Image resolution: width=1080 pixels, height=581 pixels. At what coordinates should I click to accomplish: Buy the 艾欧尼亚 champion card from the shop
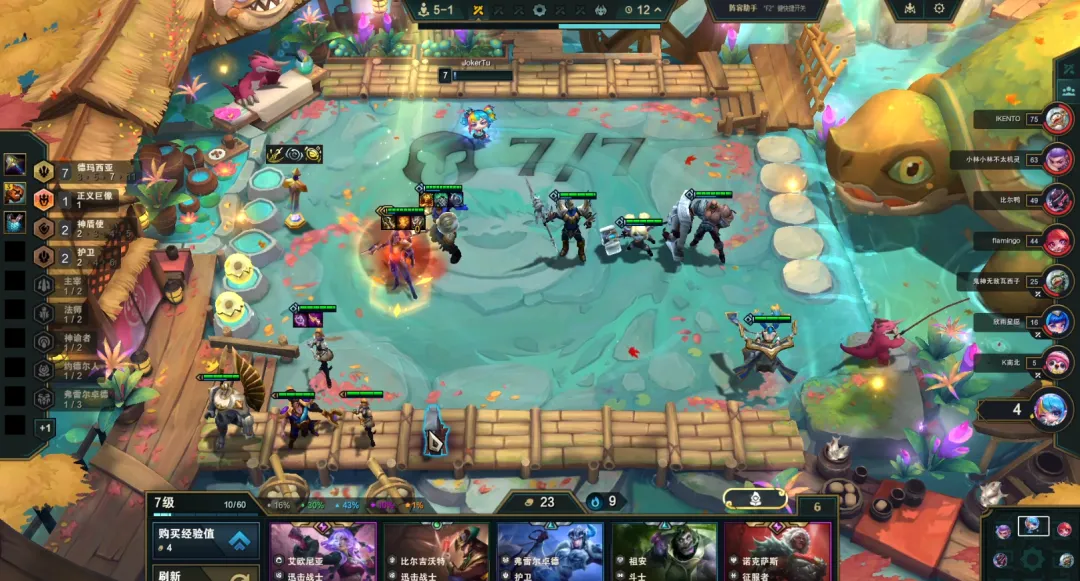tap(323, 551)
